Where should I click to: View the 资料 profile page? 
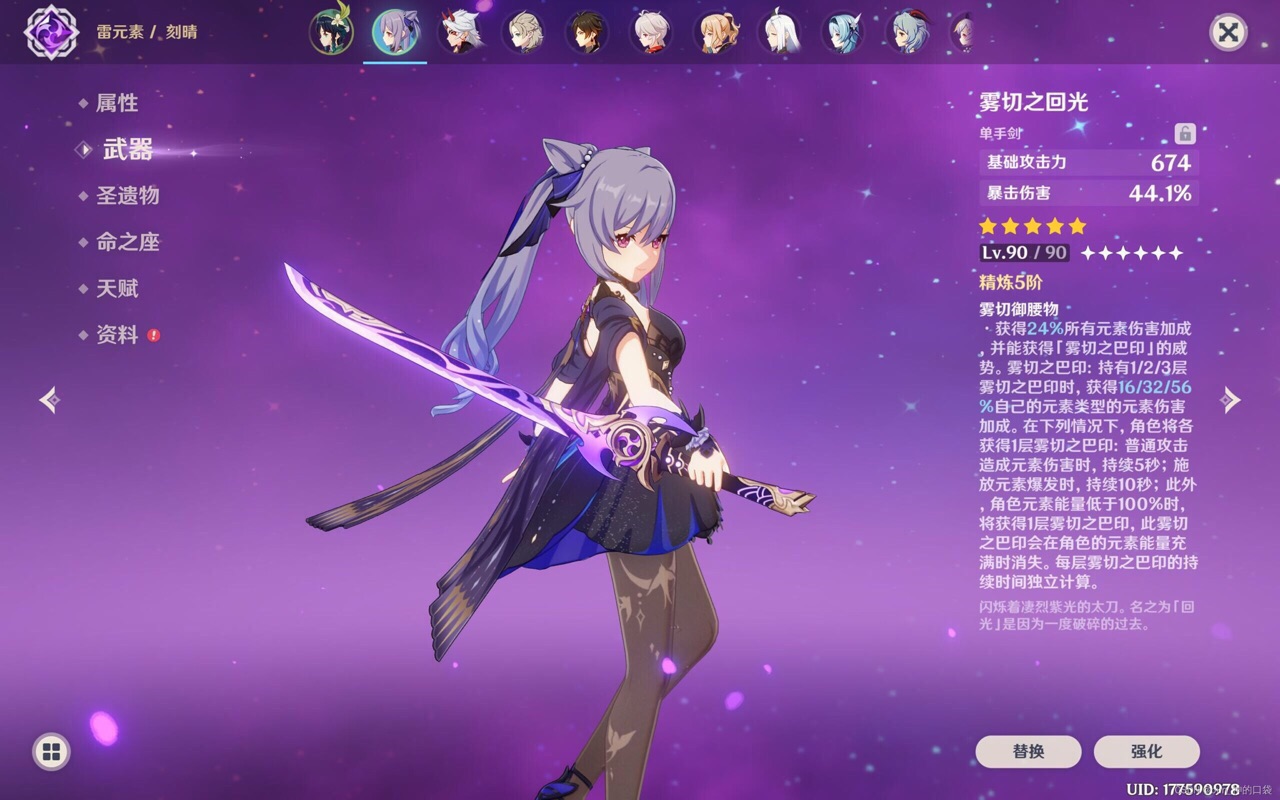pos(117,335)
